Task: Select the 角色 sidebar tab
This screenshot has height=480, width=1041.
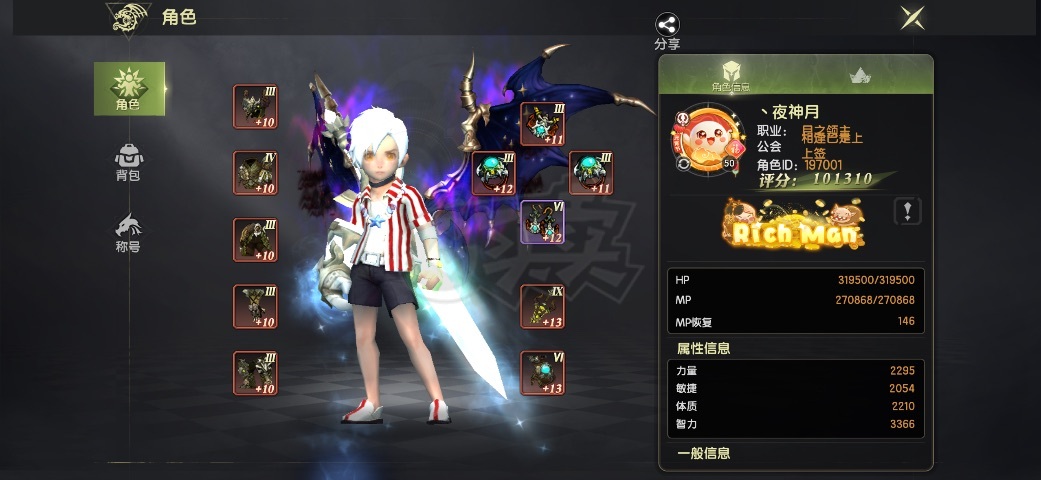Action: [129, 88]
